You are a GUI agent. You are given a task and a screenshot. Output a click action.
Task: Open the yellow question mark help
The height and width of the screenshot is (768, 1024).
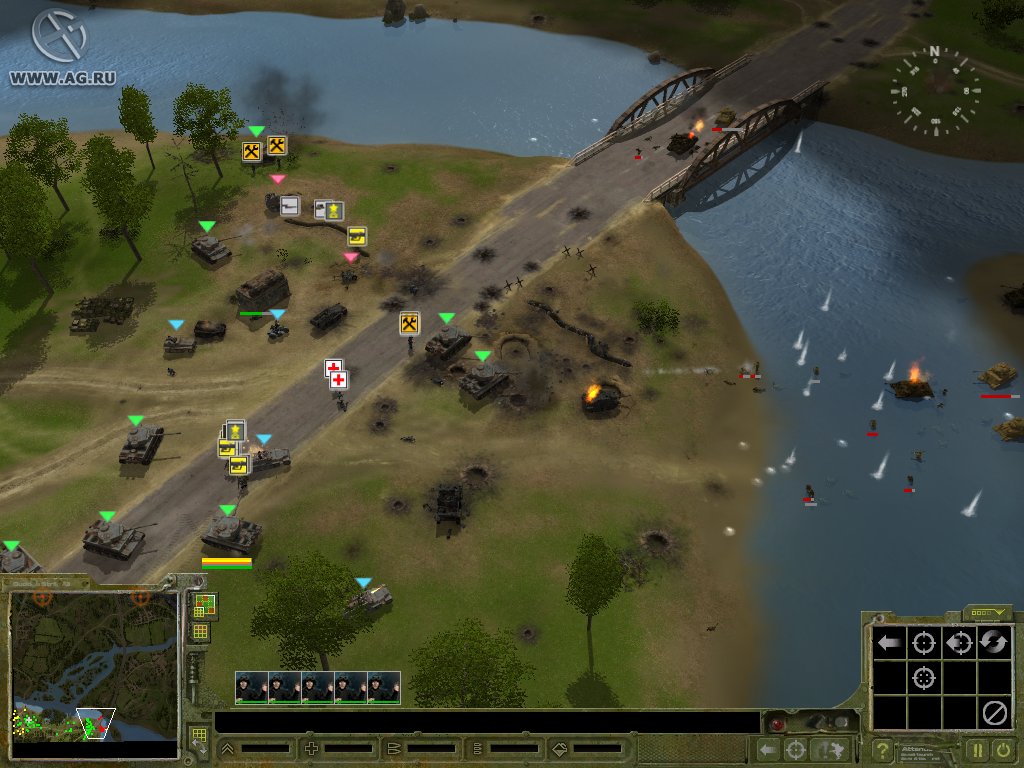[883, 749]
